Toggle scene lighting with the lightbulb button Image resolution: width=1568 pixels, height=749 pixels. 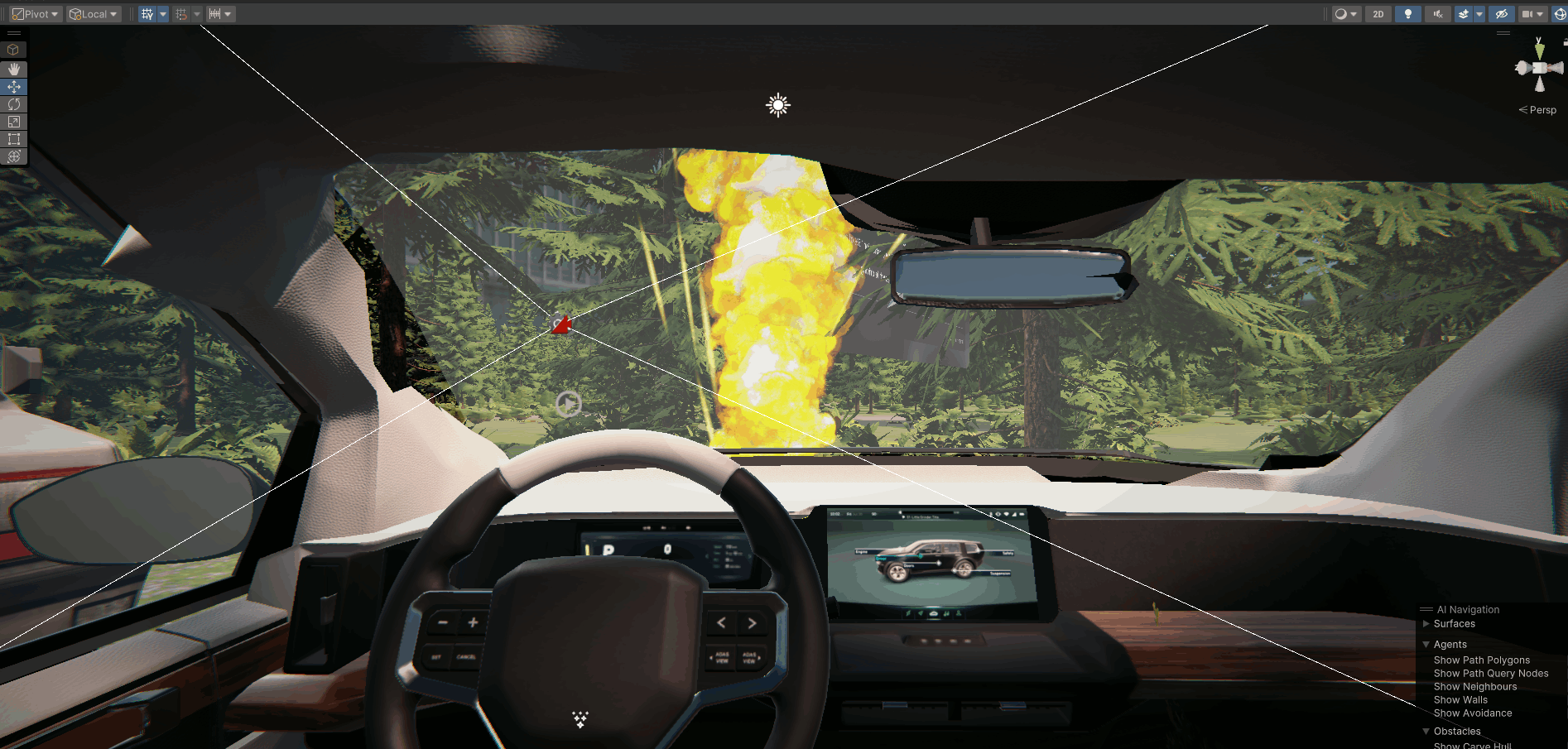[1407, 14]
